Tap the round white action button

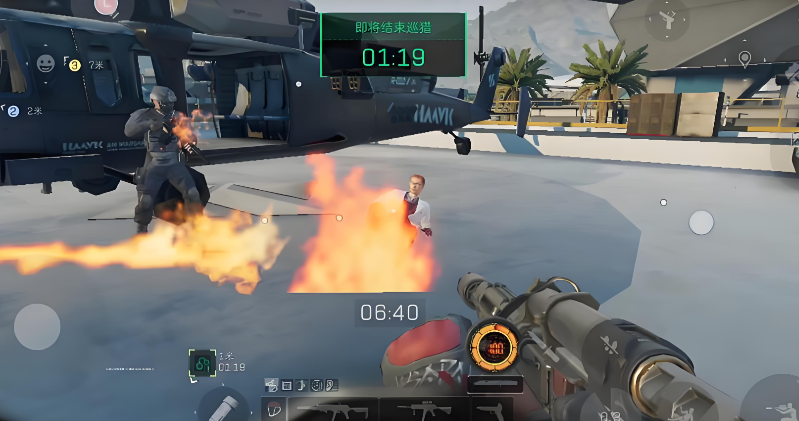pyautogui.click(x=701, y=222)
